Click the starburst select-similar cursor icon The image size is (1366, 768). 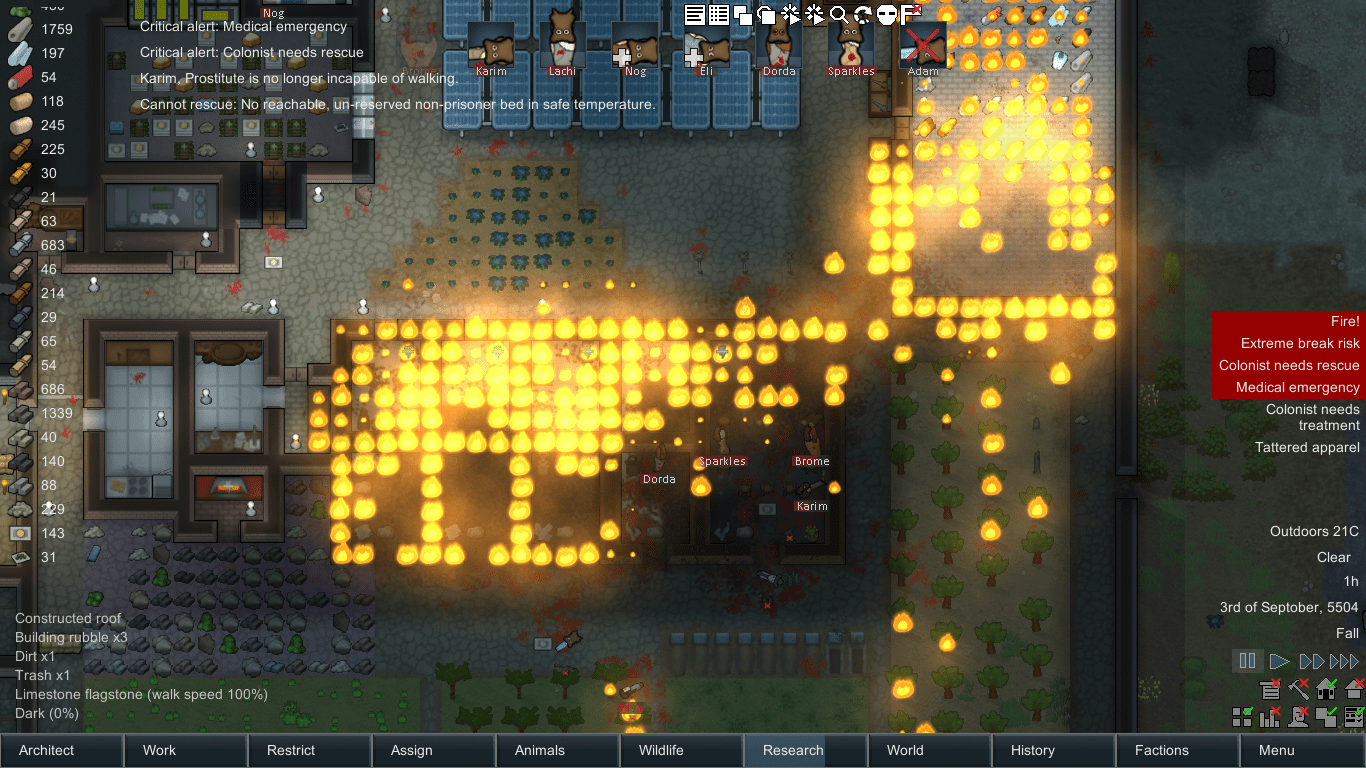pos(790,14)
